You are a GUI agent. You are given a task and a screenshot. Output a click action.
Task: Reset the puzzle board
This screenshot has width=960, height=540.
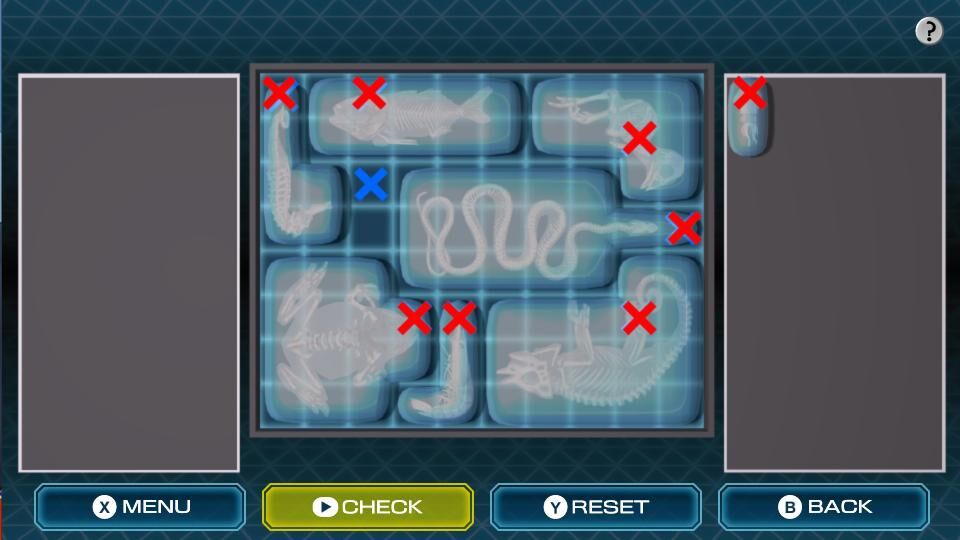[595, 507]
